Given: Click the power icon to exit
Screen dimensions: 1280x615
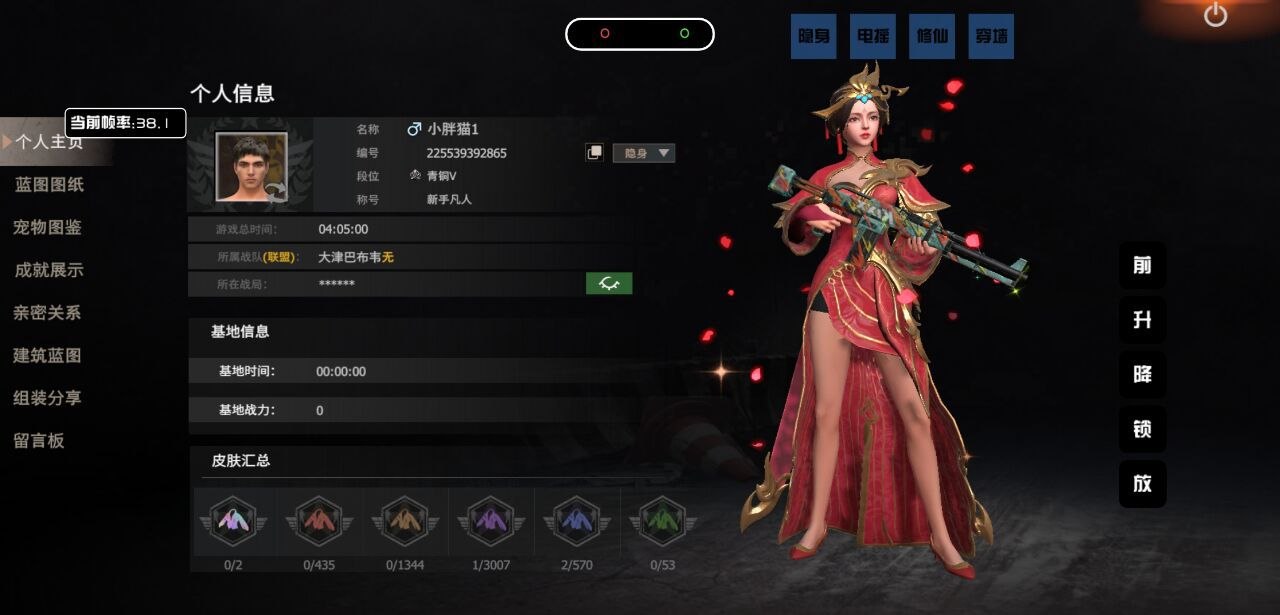Looking at the screenshot, I should 1215,15.
